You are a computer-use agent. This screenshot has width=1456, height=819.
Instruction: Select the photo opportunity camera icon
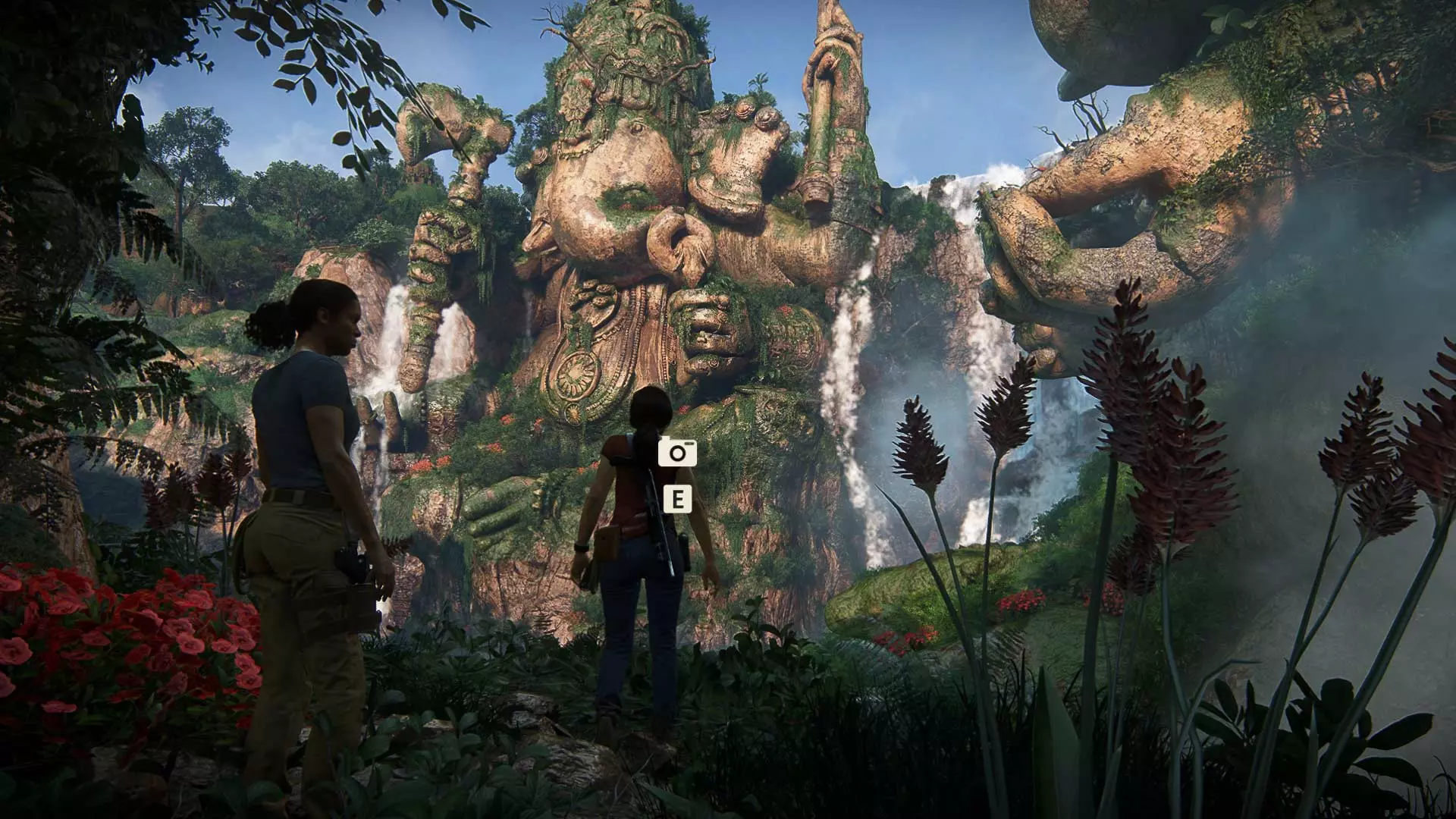coord(676,453)
